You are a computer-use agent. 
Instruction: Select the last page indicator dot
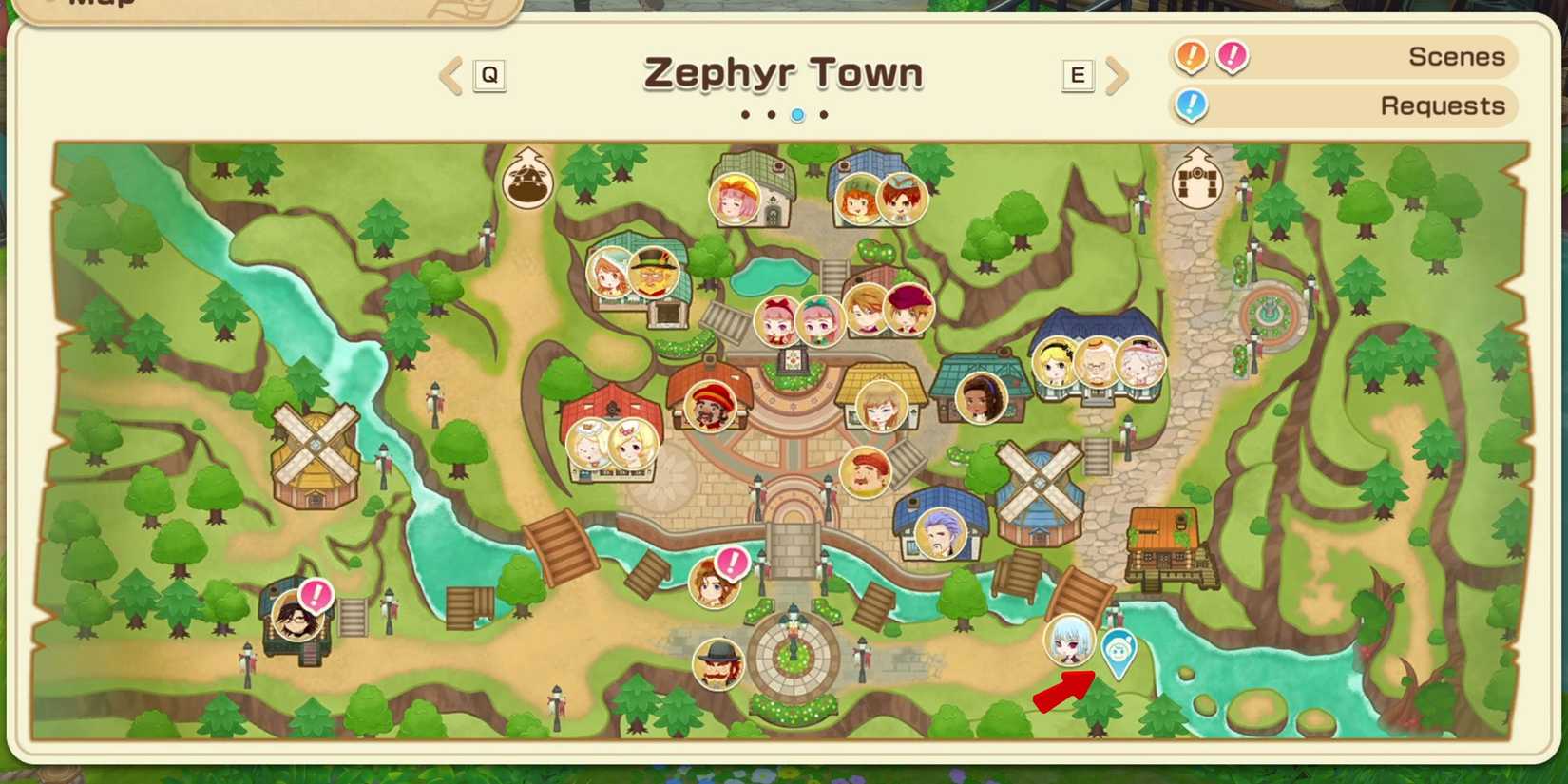[x=824, y=114]
